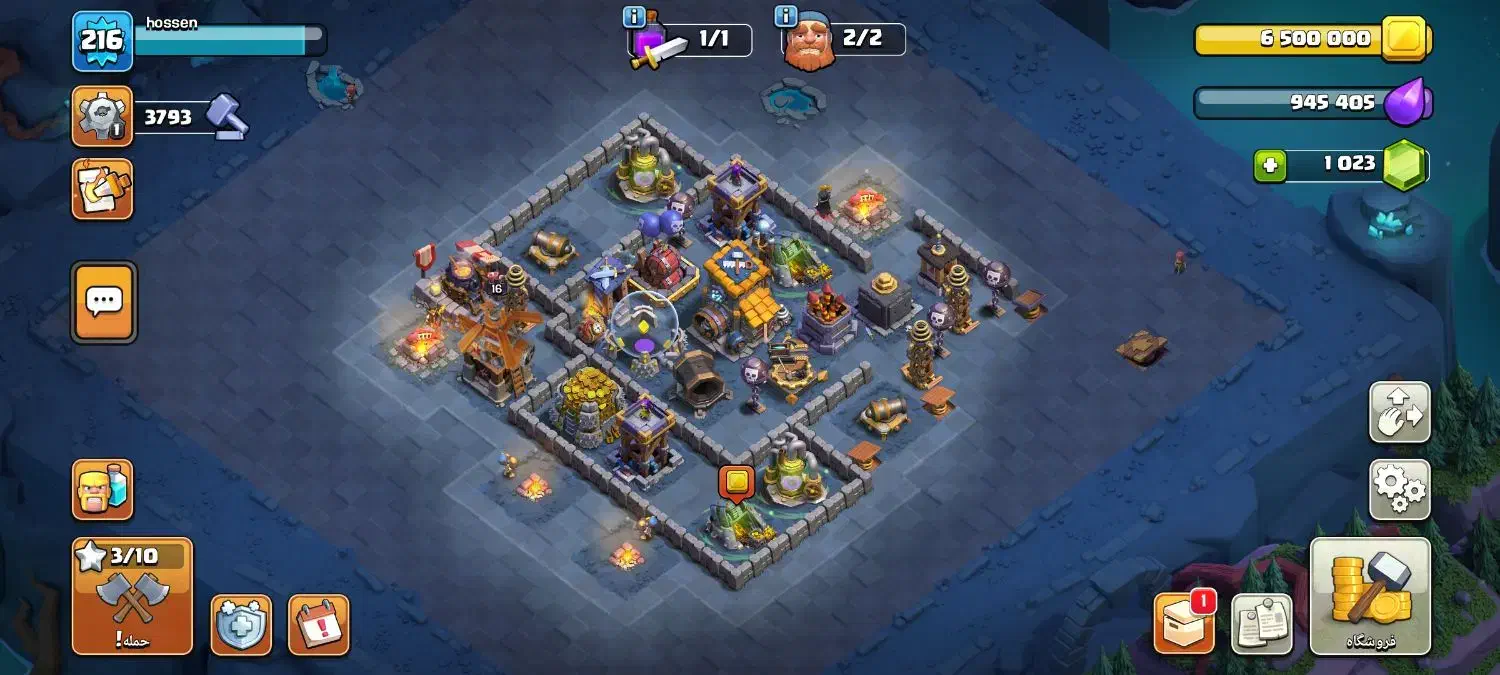Image resolution: width=1500 pixels, height=675 pixels.
Task: Show info for the master builder counter
Action: (x=786, y=17)
